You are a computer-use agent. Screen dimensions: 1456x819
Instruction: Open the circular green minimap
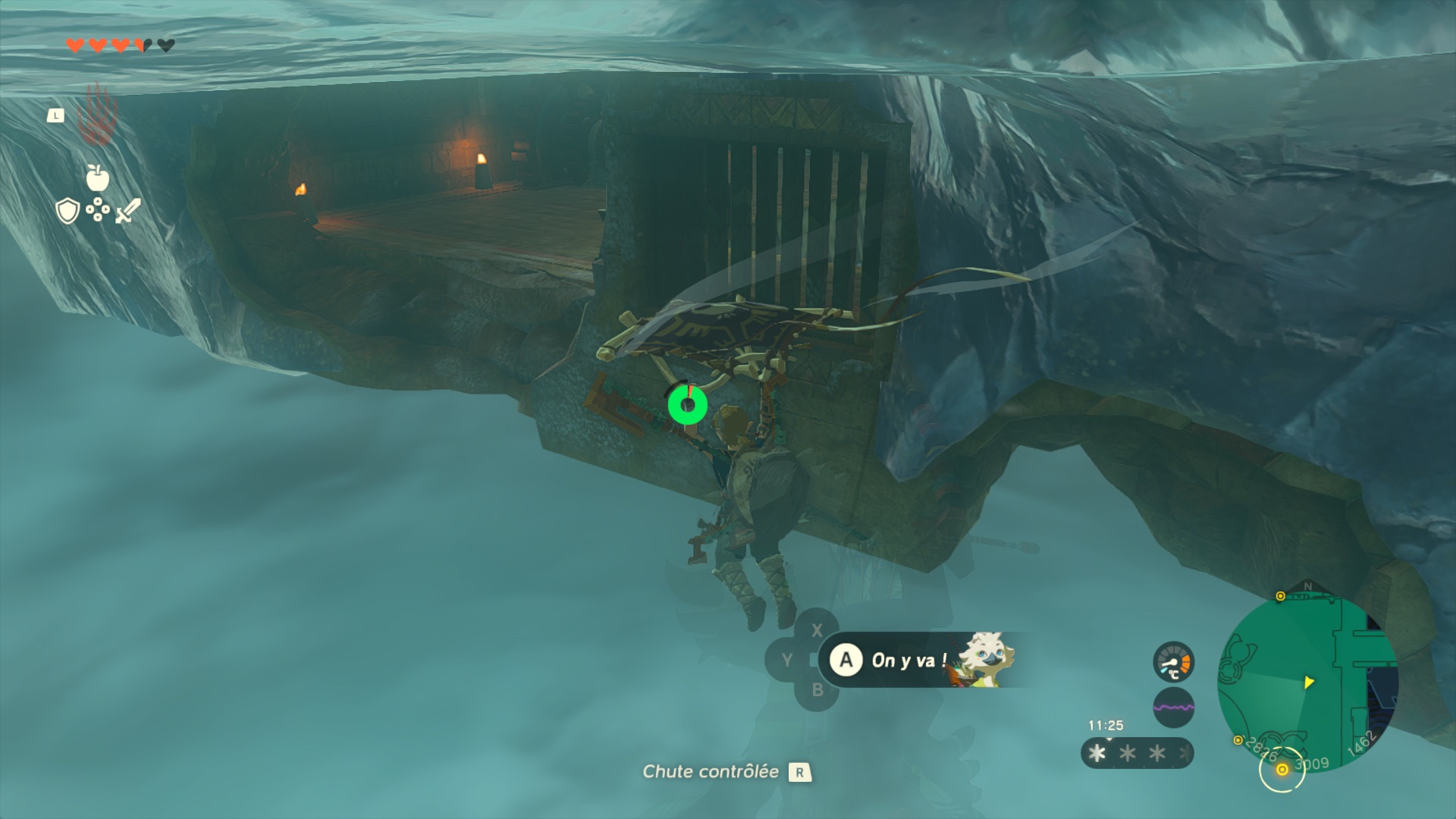tap(1306, 682)
